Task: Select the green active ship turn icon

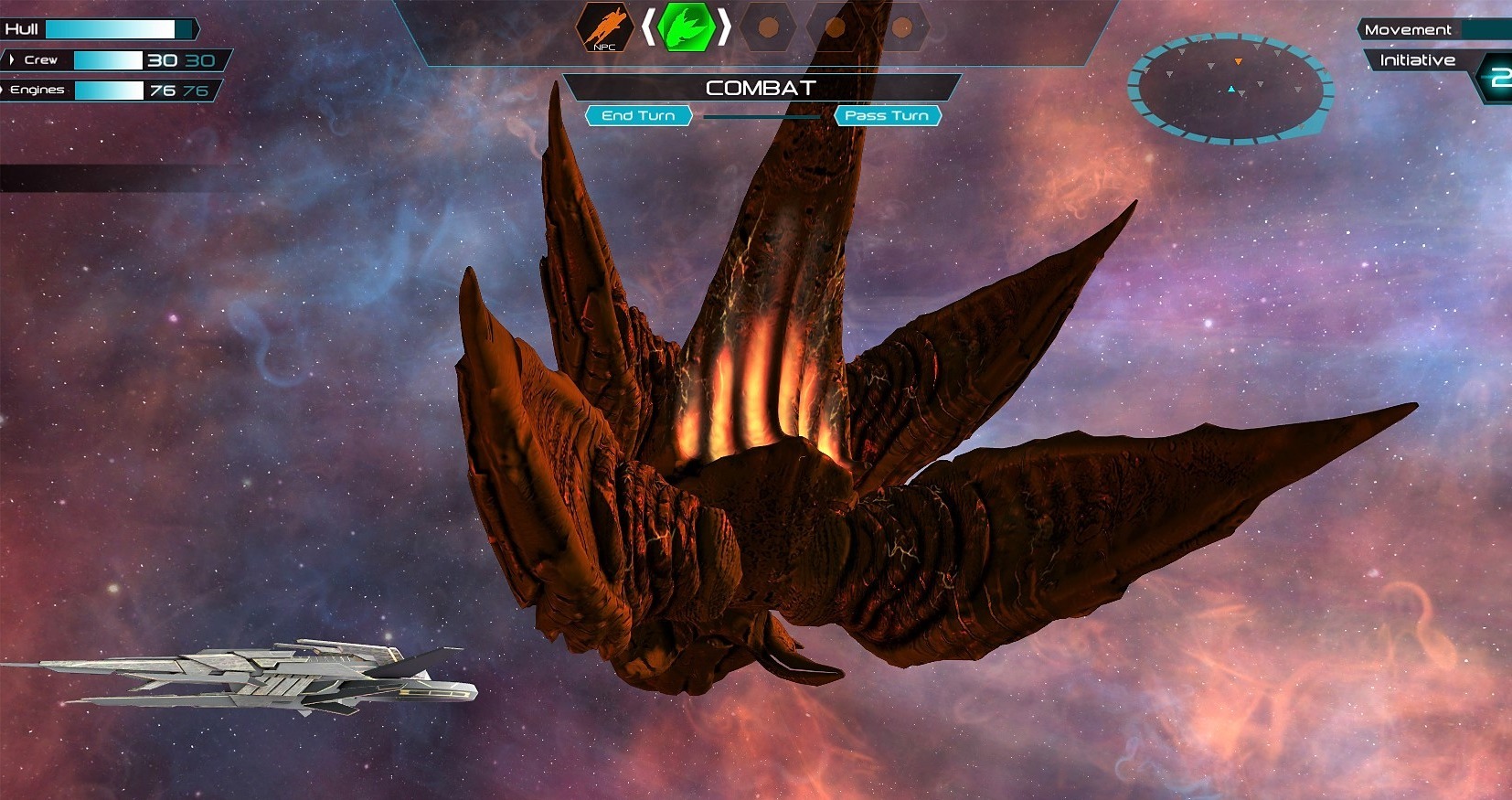Action: (x=686, y=27)
